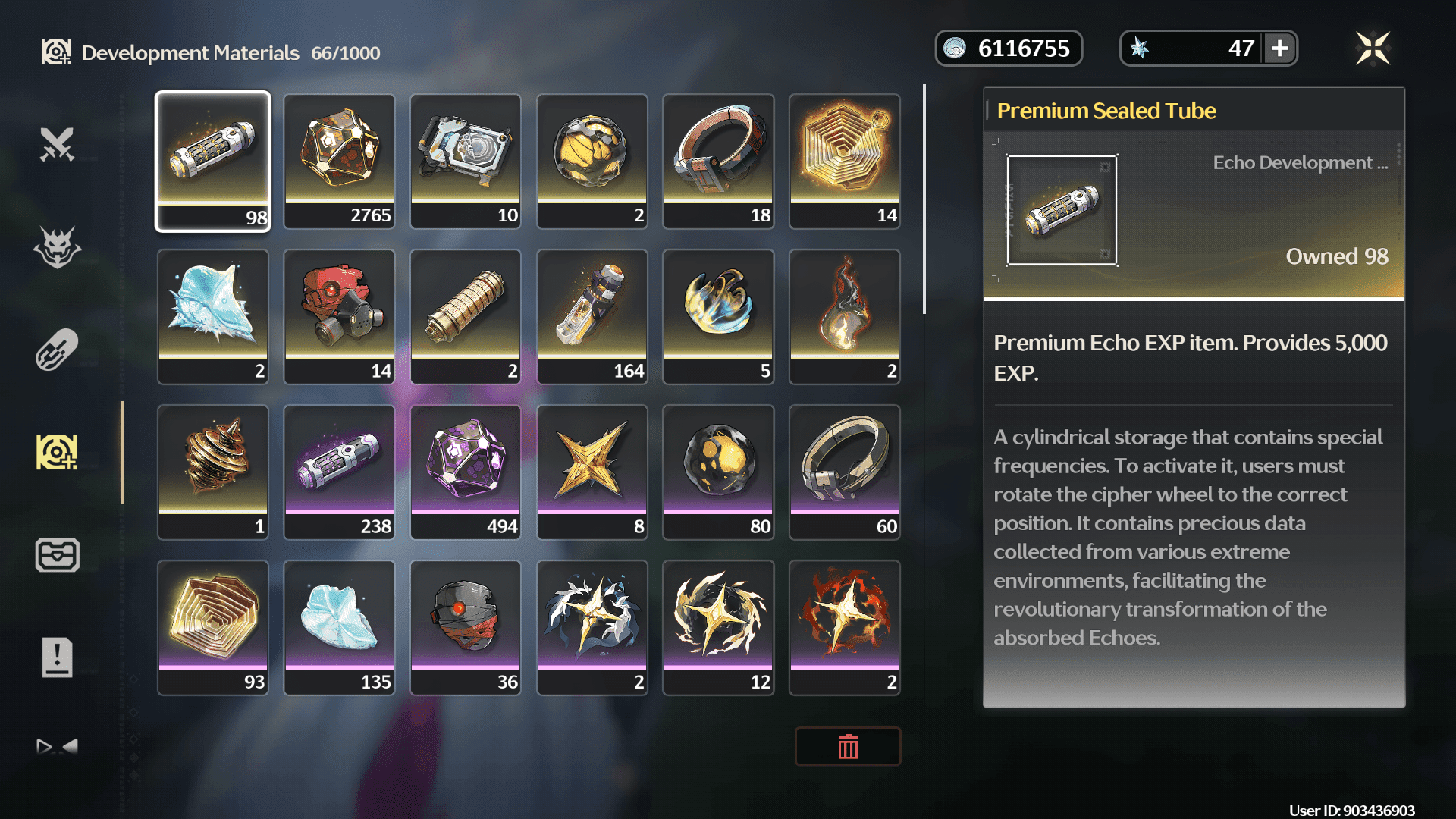Switch to the pill-shaped supplies tab

(57, 350)
